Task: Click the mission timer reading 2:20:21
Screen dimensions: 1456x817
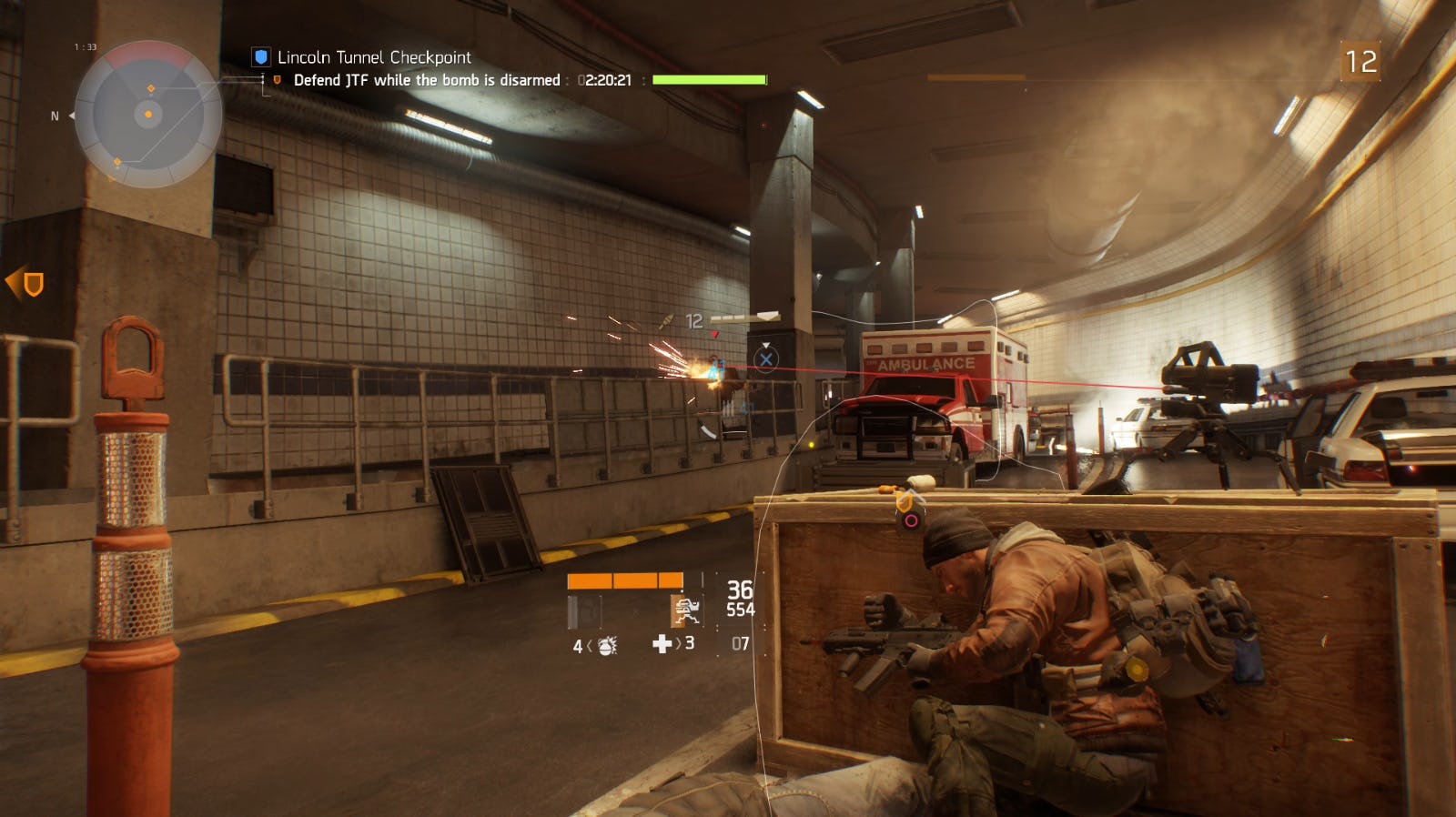Action: tap(603, 80)
